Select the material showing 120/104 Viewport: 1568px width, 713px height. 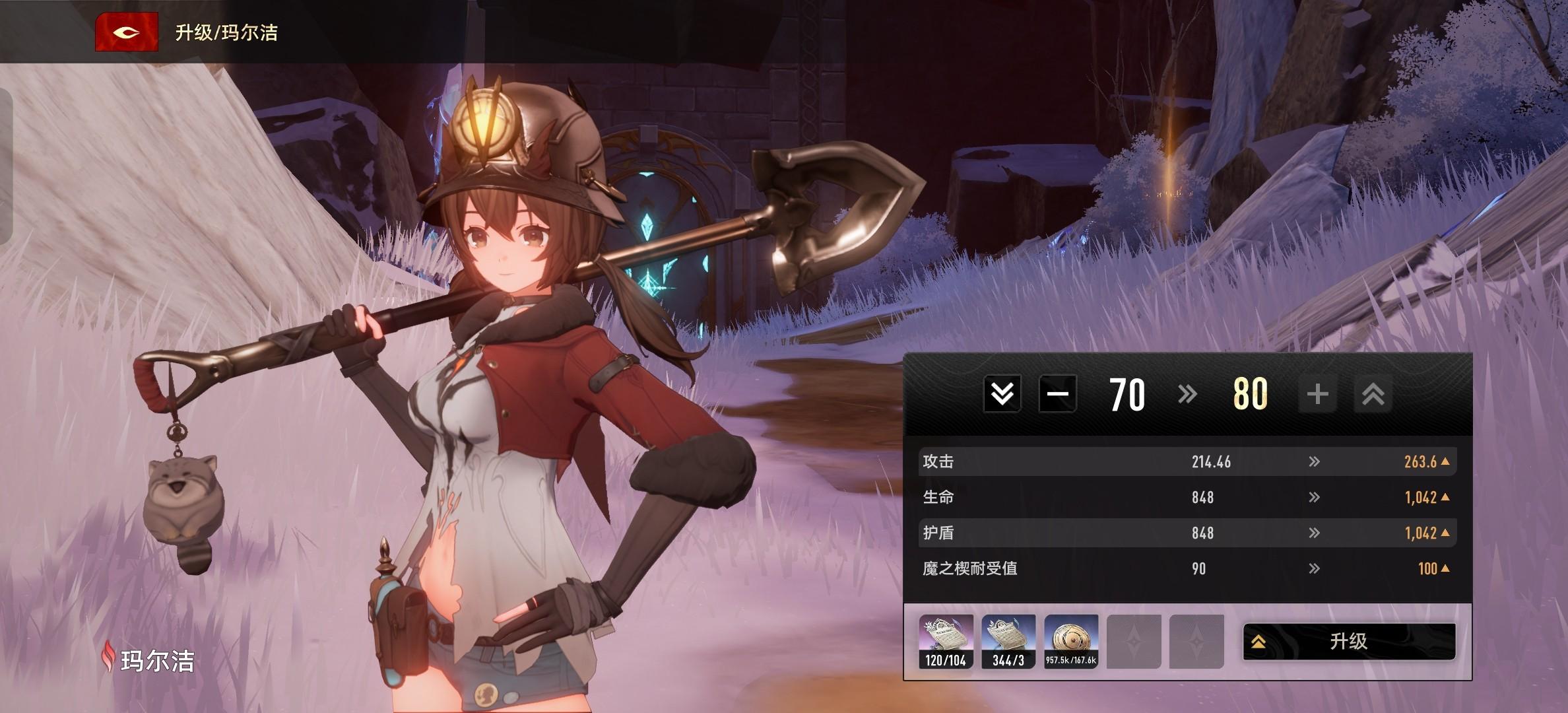[946, 641]
